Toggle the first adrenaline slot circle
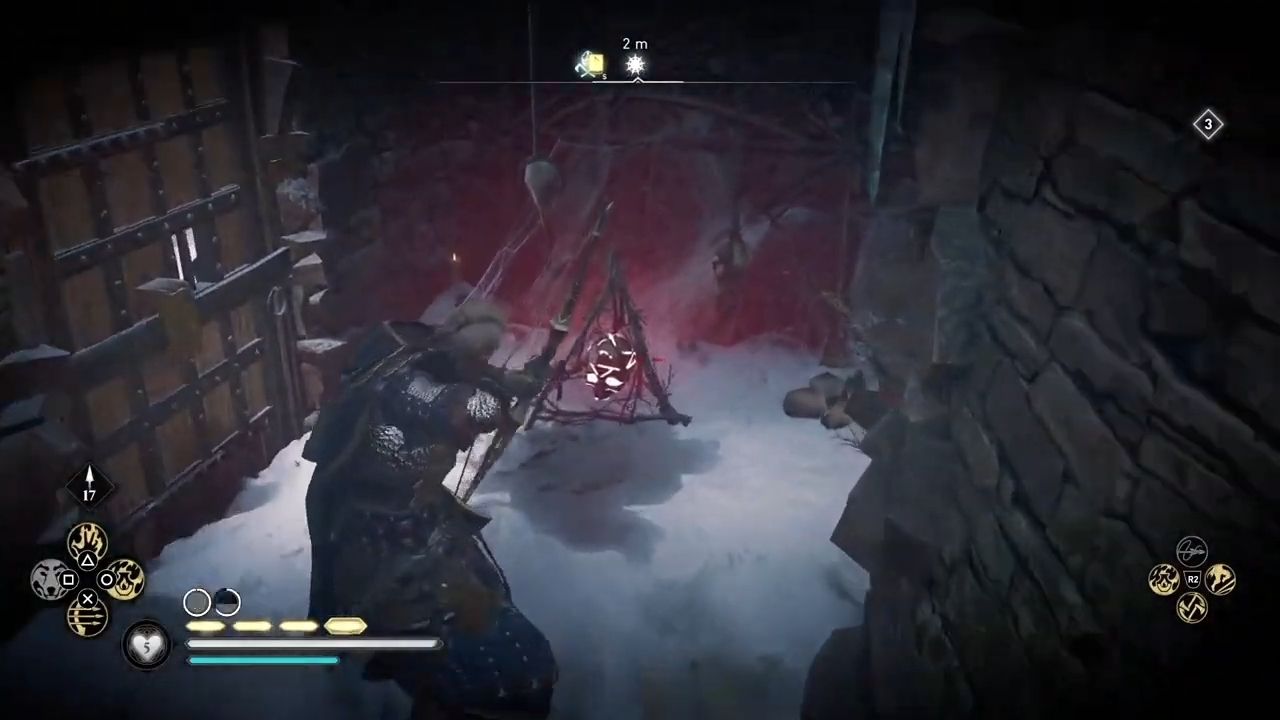Image resolution: width=1280 pixels, height=720 pixels. [197, 602]
